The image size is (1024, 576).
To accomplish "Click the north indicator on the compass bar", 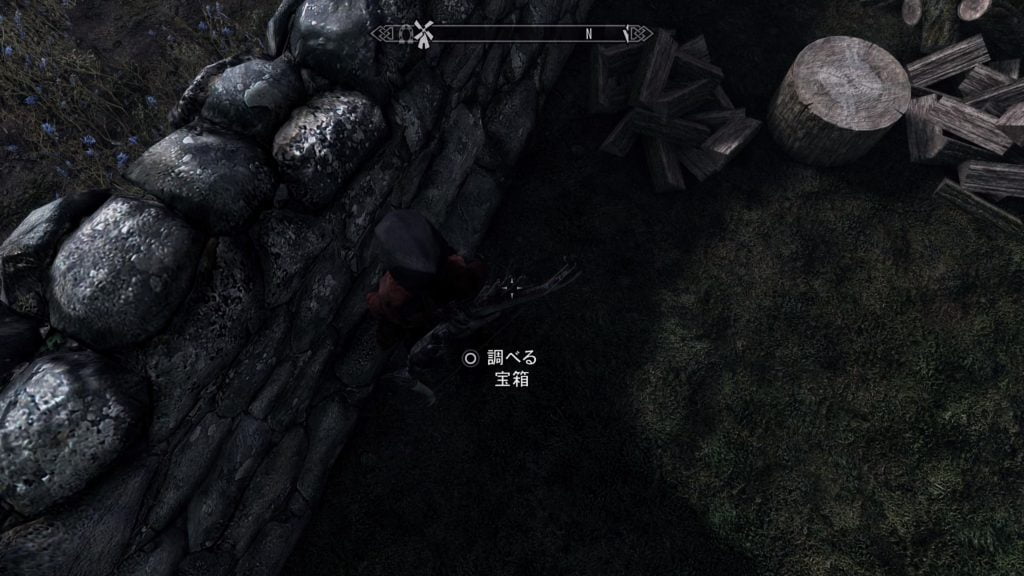I will pyautogui.click(x=589, y=34).
